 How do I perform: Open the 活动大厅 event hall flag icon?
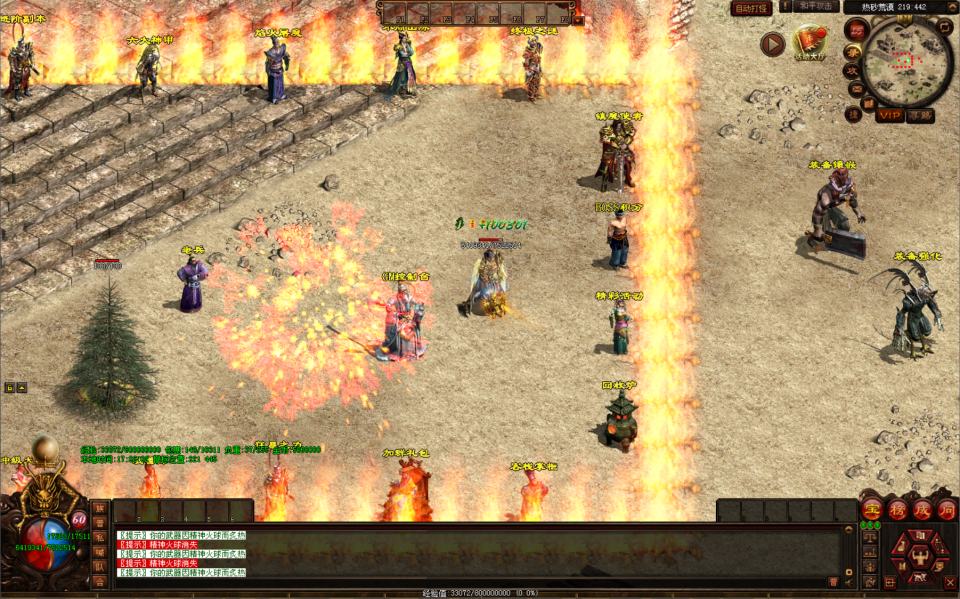[x=809, y=42]
